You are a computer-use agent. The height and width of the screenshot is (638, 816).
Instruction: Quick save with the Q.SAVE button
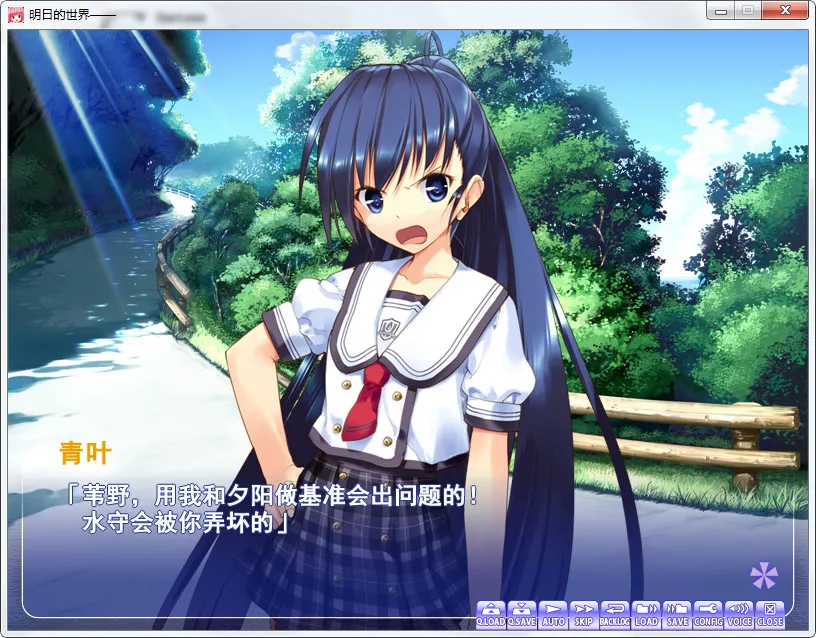[x=522, y=614]
